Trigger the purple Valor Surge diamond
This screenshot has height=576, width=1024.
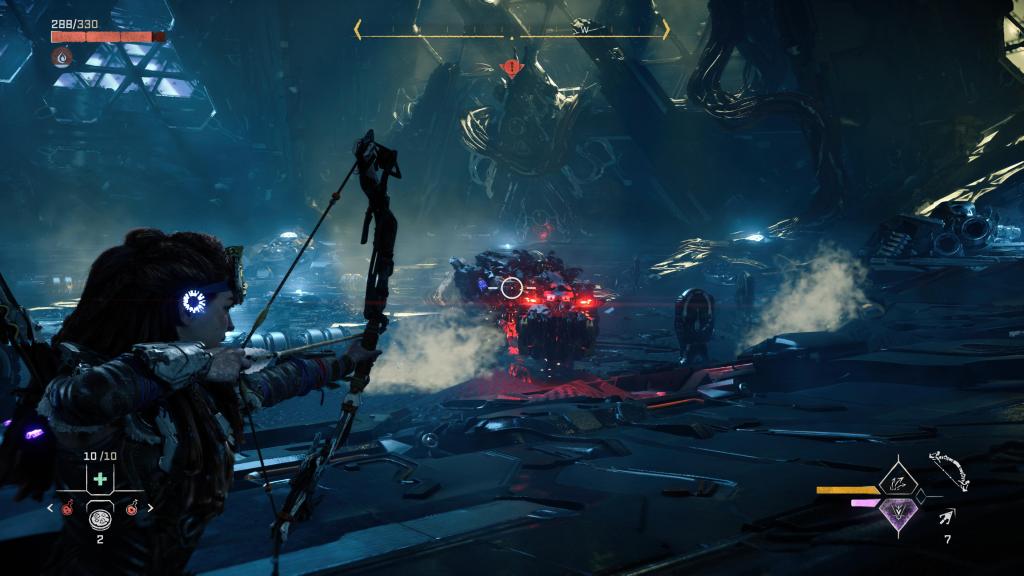tap(898, 512)
